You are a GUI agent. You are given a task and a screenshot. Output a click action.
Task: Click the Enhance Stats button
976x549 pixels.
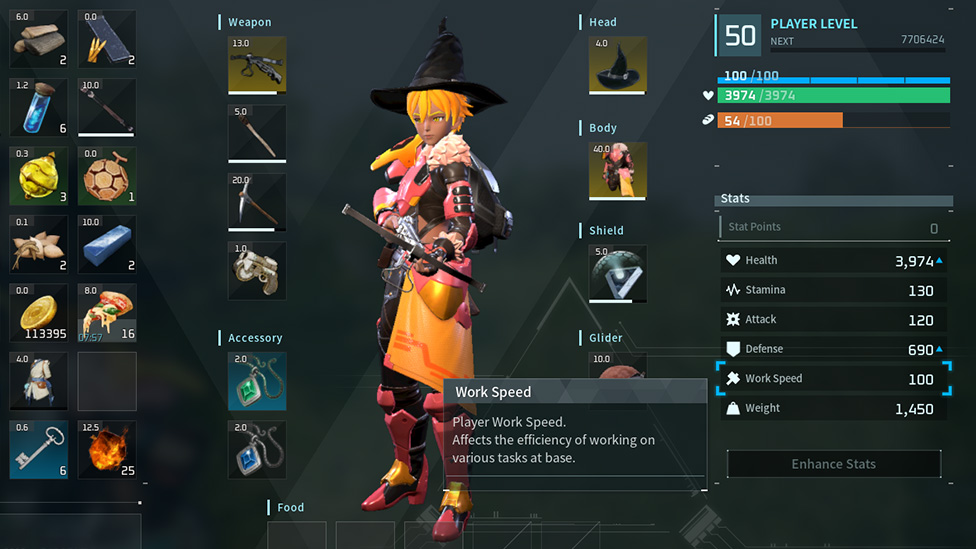click(833, 464)
